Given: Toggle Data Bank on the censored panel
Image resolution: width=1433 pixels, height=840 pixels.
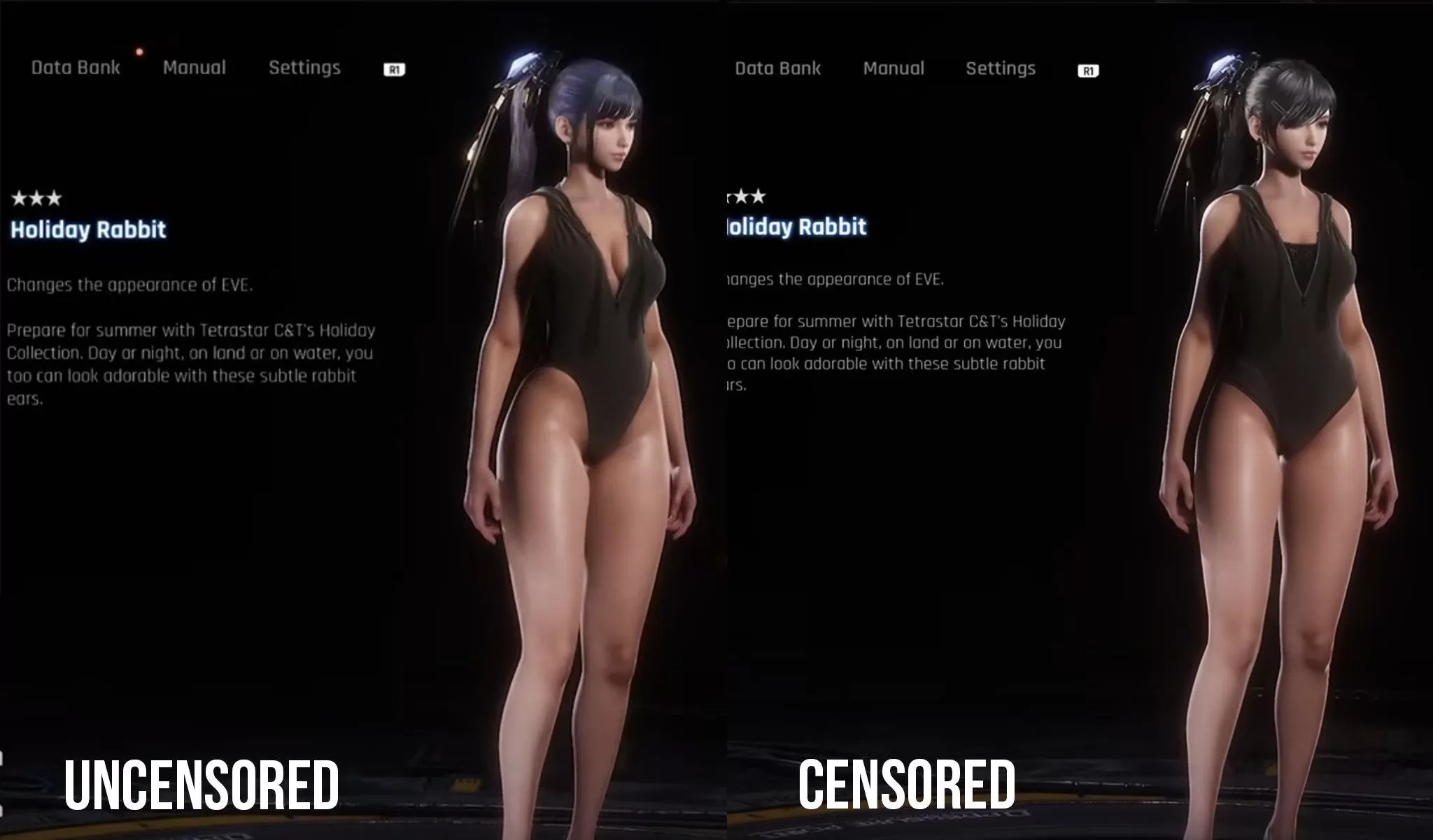Looking at the screenshot, I should tap(778, 69).
